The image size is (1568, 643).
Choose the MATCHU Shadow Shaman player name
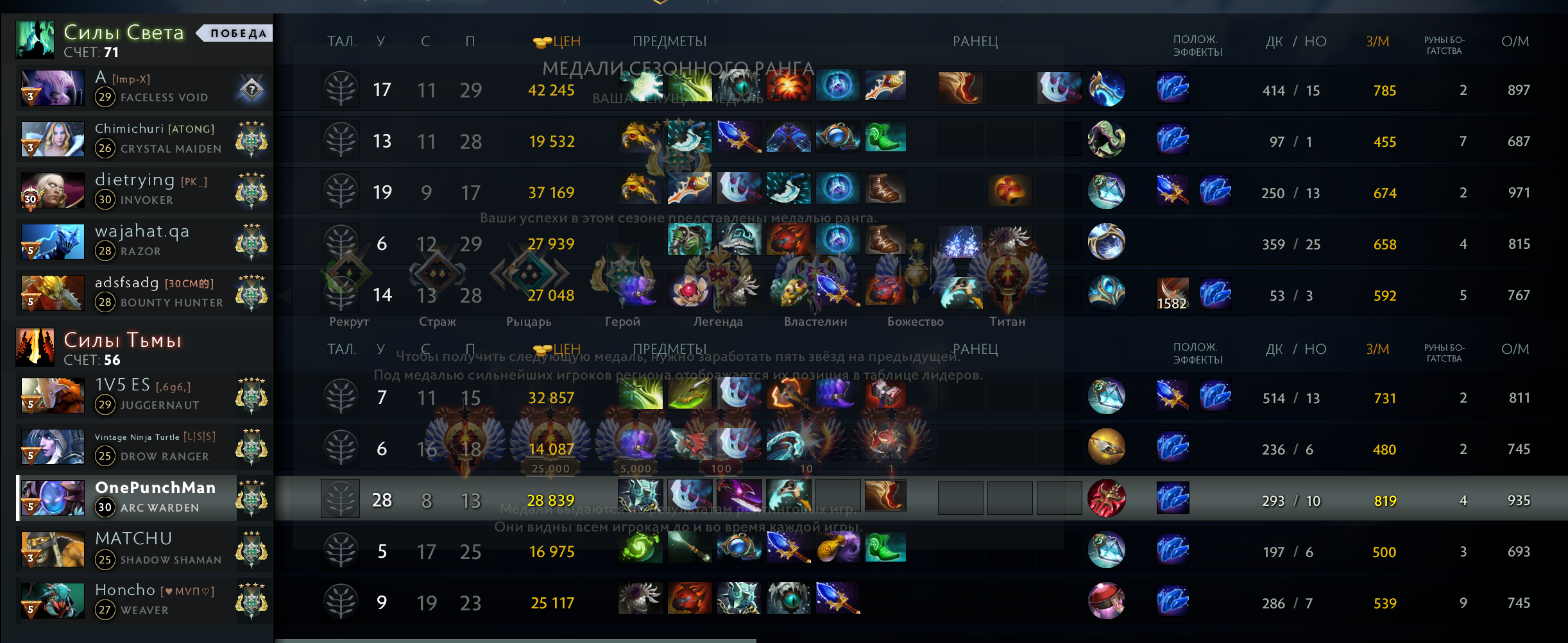point(133,539)
